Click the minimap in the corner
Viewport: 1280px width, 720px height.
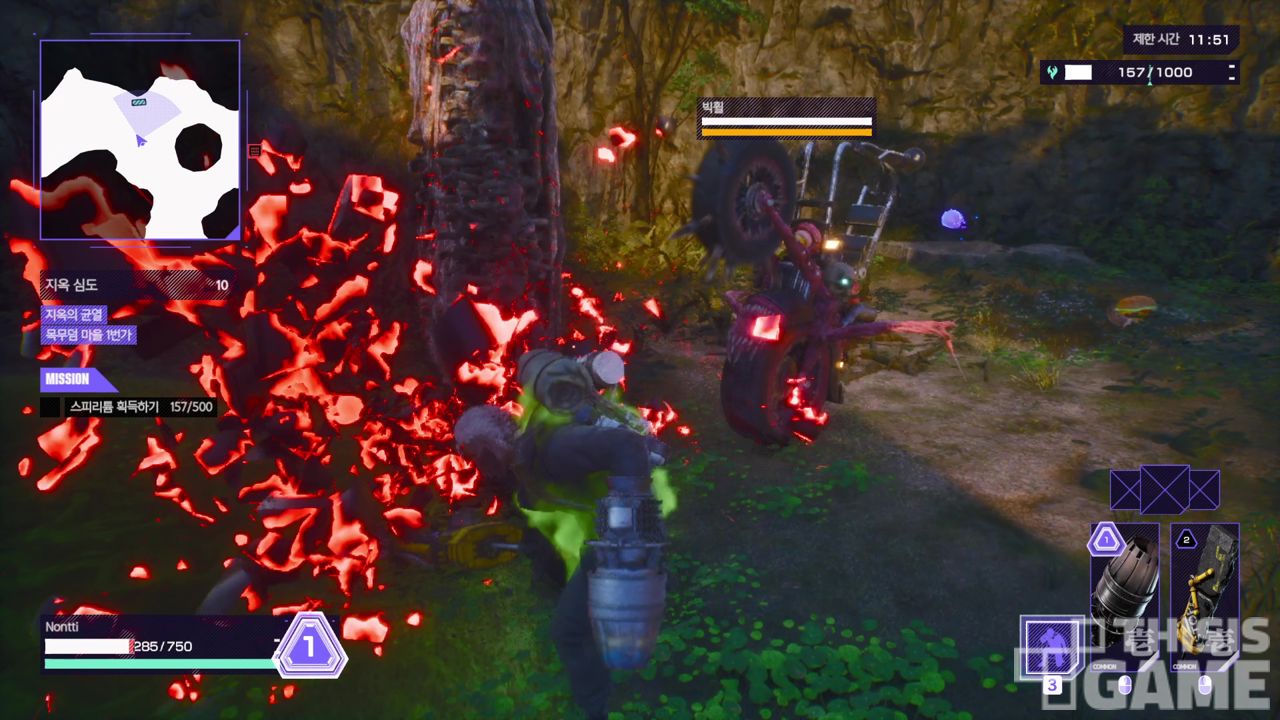pos(140,140)
